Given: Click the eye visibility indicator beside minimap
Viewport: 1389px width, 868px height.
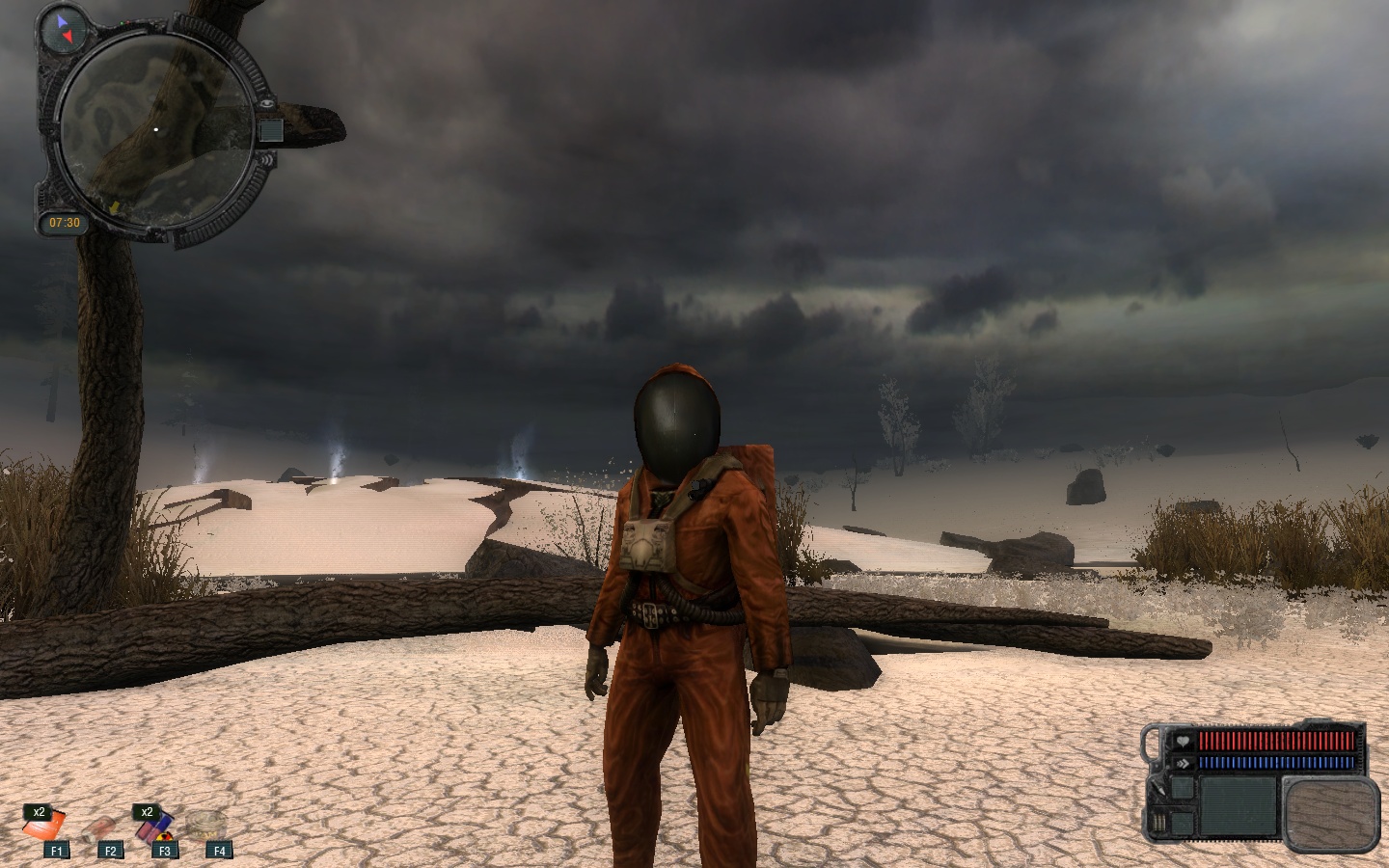Looking at the screenshot, I should click(265, 103).
